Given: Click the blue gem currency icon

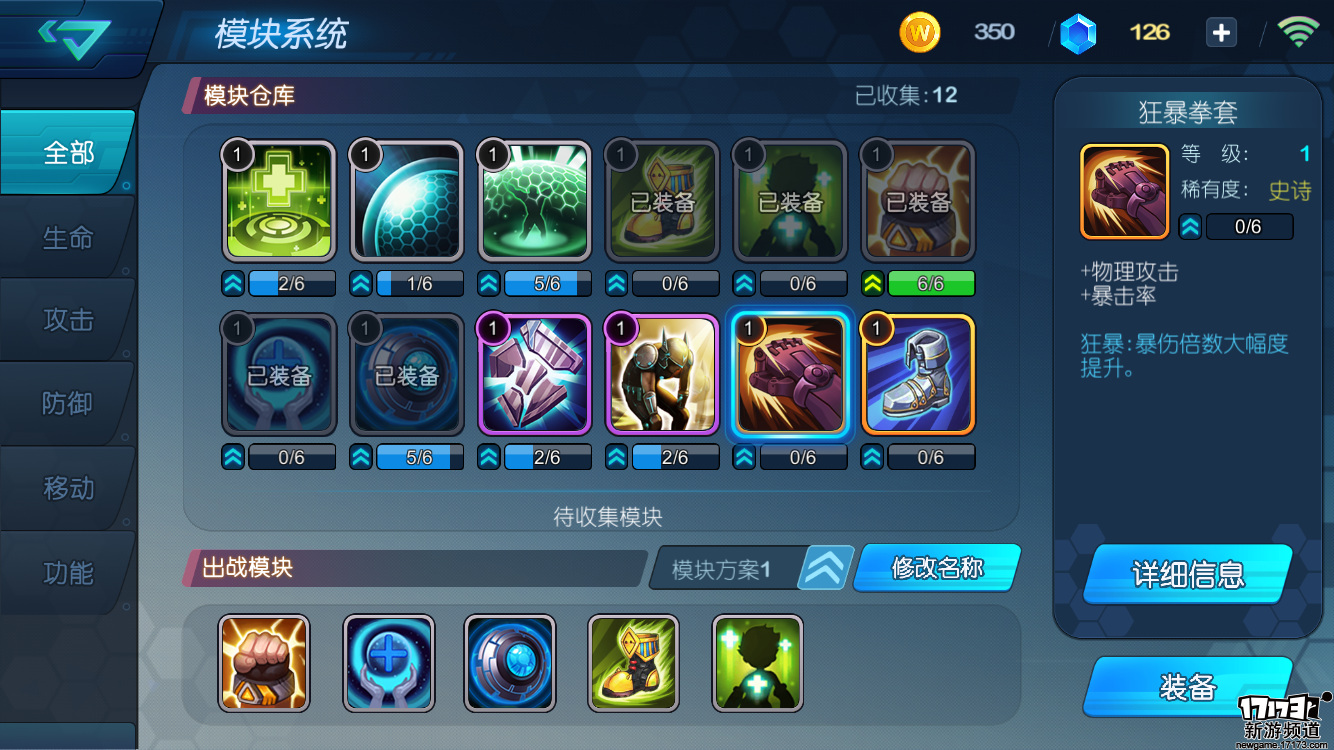Looking at the screenshot, I should 1078,32.
